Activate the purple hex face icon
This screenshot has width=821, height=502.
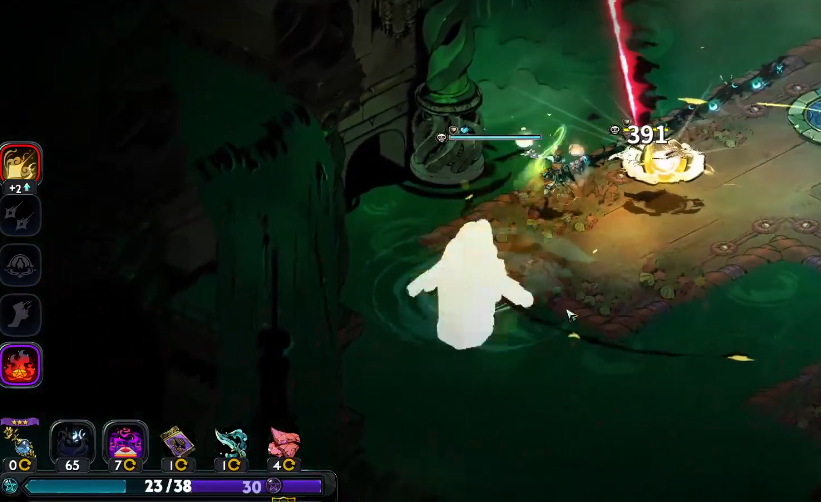click(126, 442)
